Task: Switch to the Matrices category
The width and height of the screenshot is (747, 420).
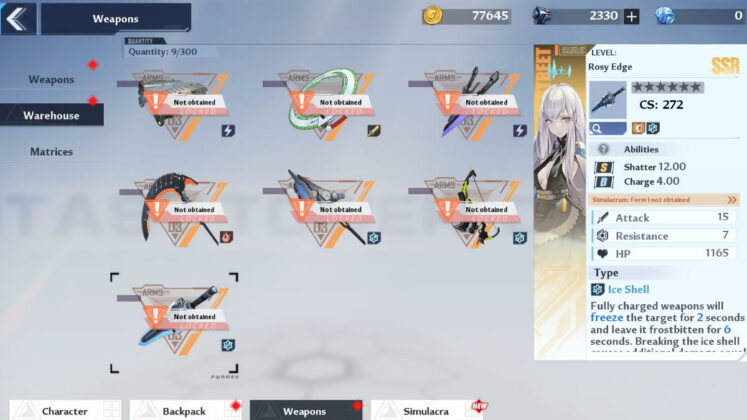Action: (x=51, y=152)
